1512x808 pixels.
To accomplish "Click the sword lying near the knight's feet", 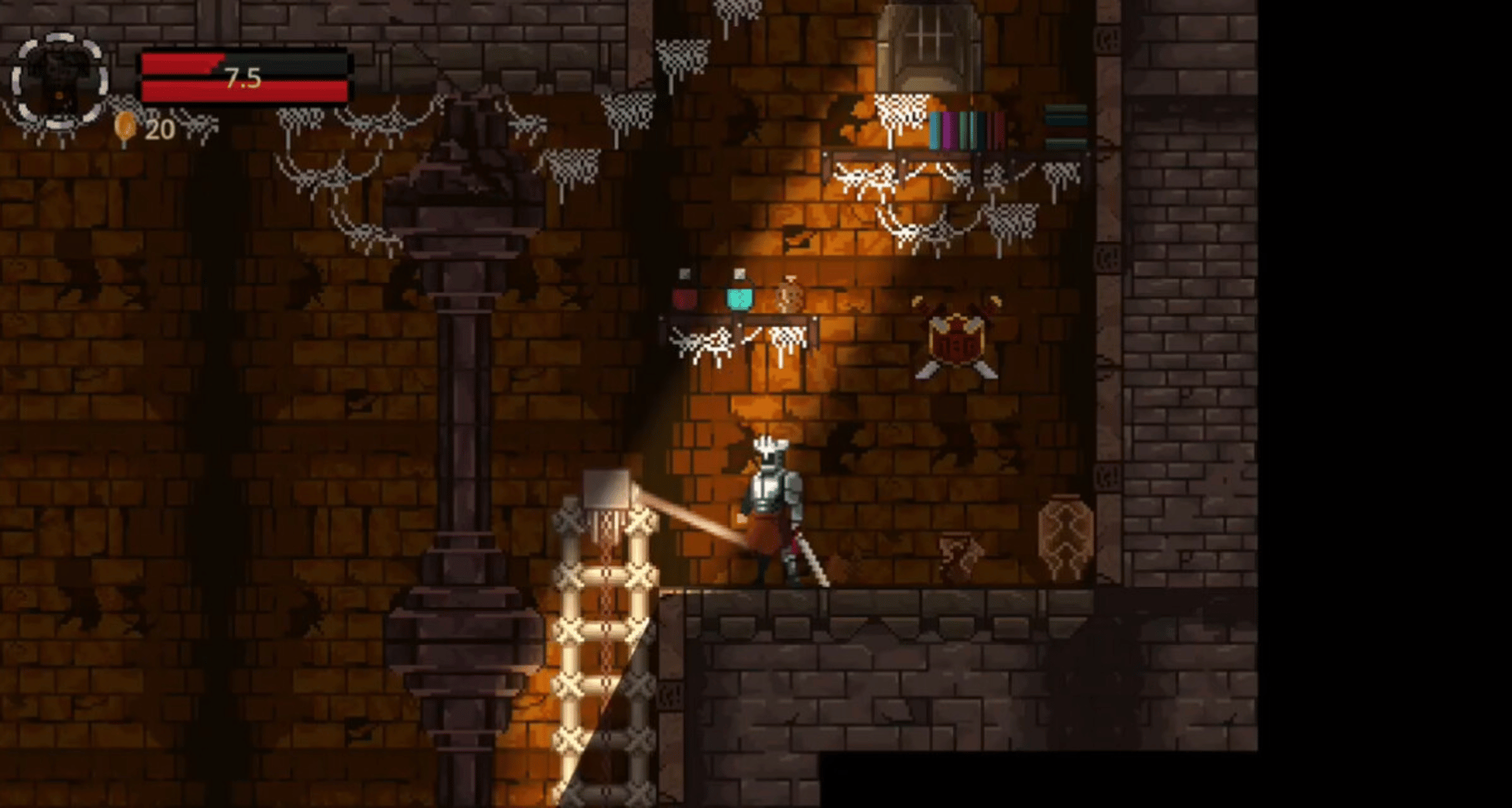I will [x=811, y=559].
